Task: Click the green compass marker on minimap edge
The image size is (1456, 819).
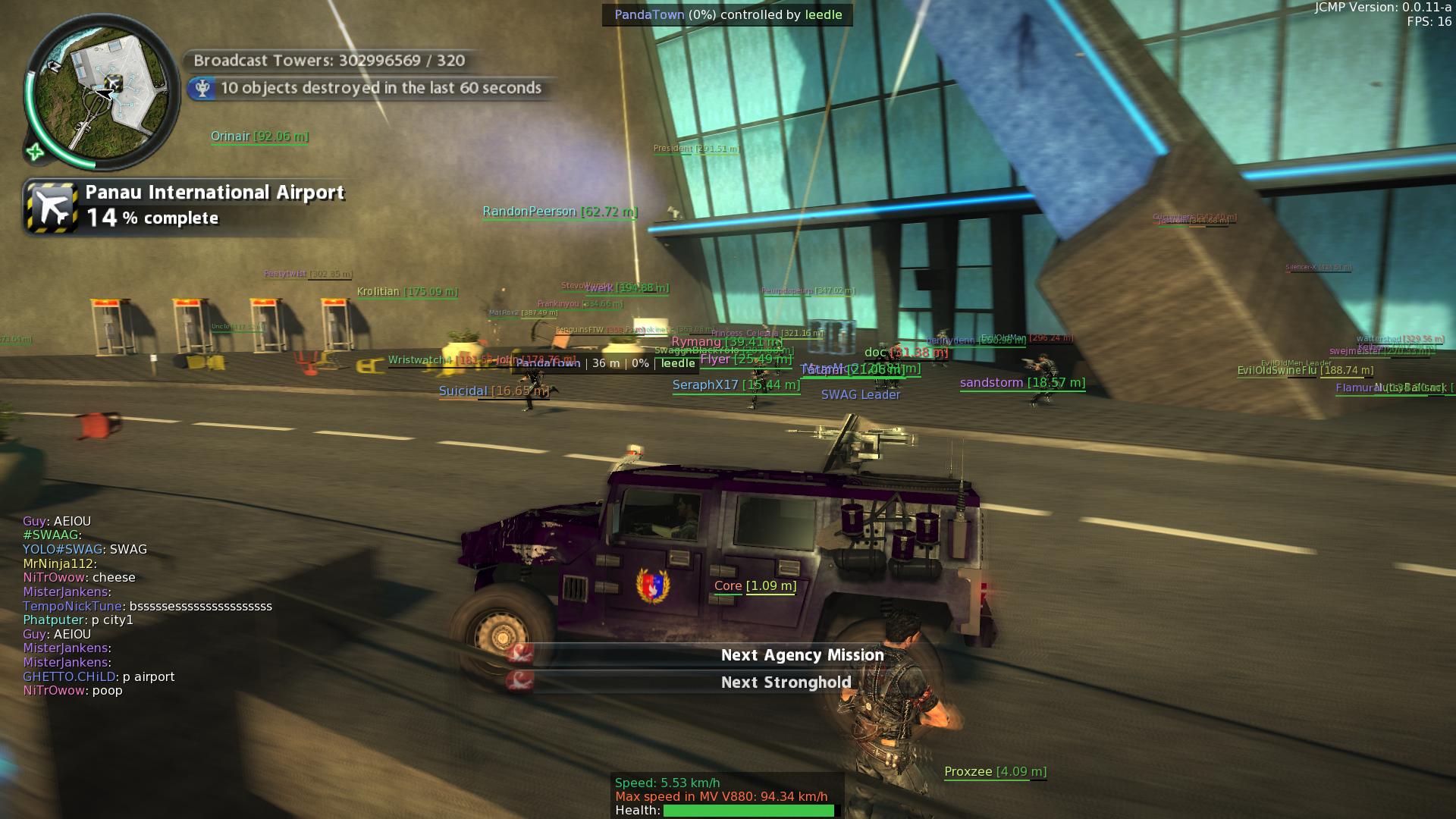Action: tap(35, 152)
